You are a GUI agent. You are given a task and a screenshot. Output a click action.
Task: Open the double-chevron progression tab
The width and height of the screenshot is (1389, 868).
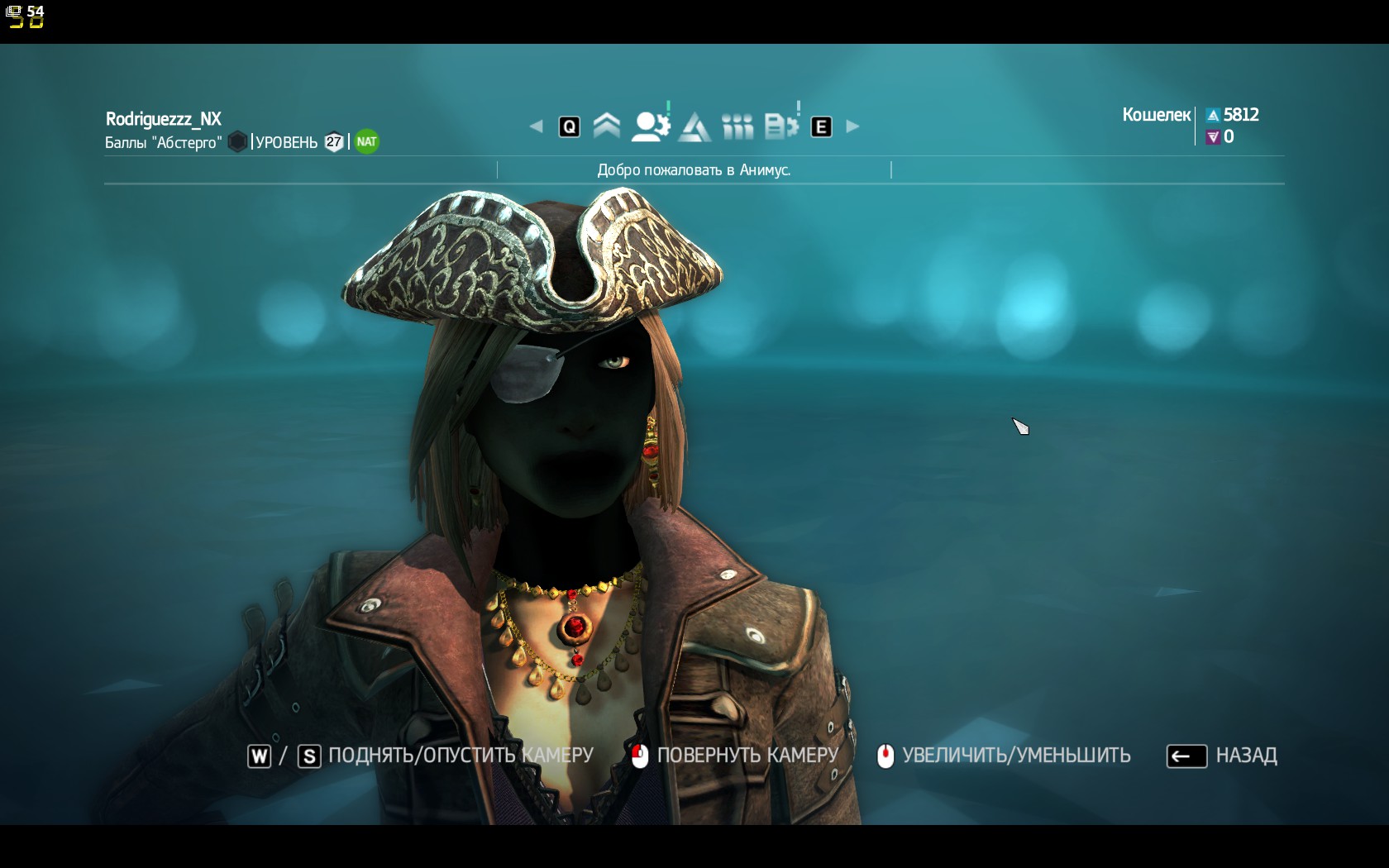point(607,126)
